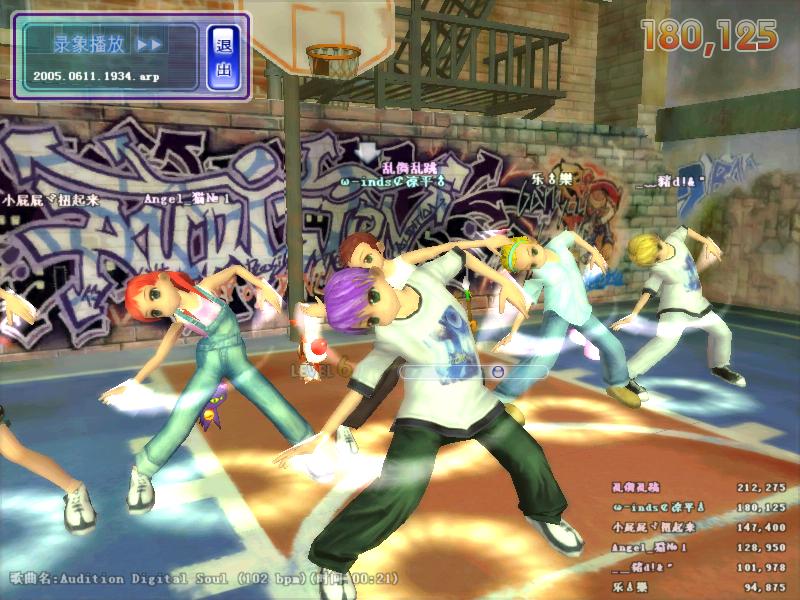Exit the replay with the 退出 button

223,56
